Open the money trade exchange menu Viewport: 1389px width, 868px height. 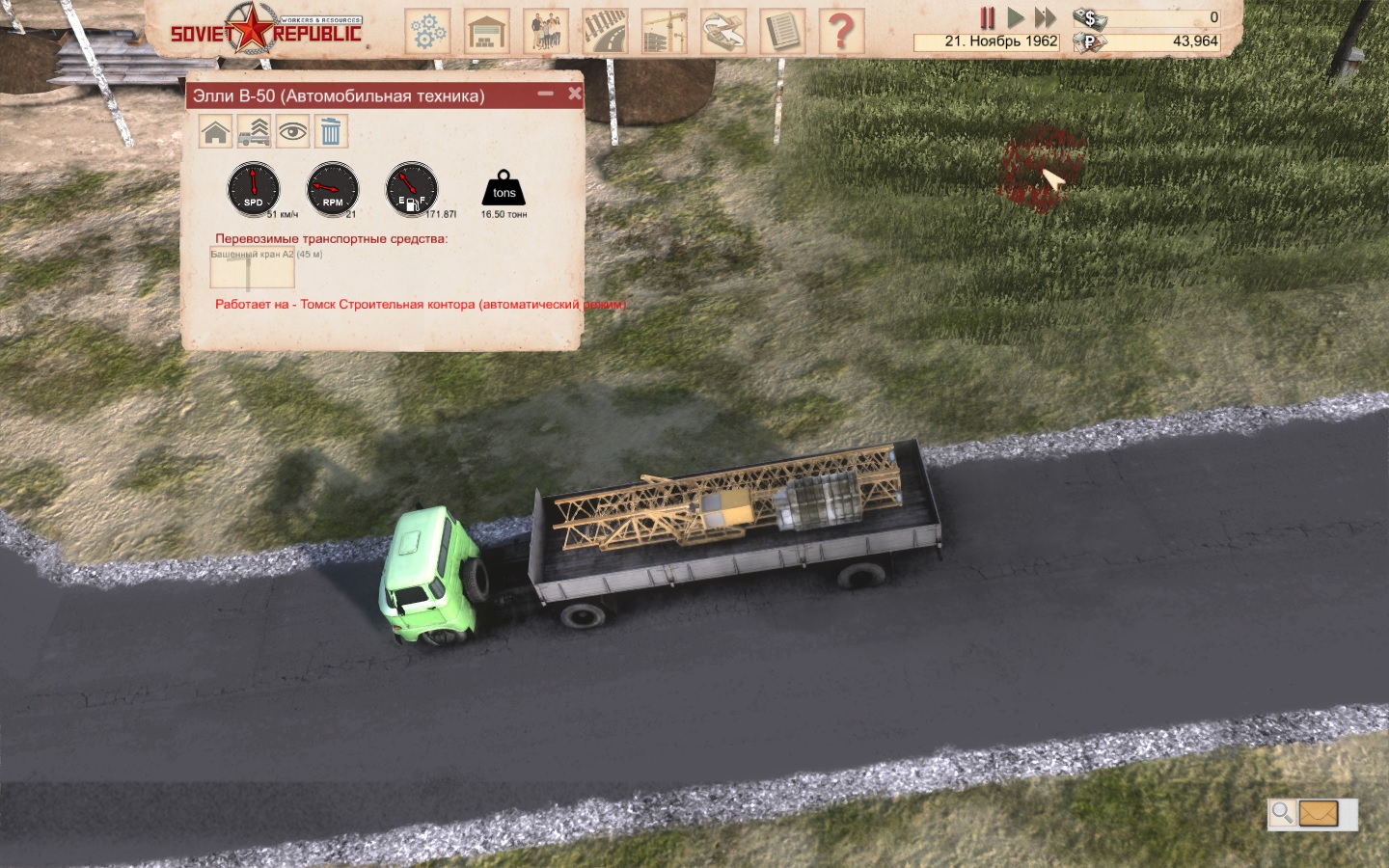click(x=722, y=31)
